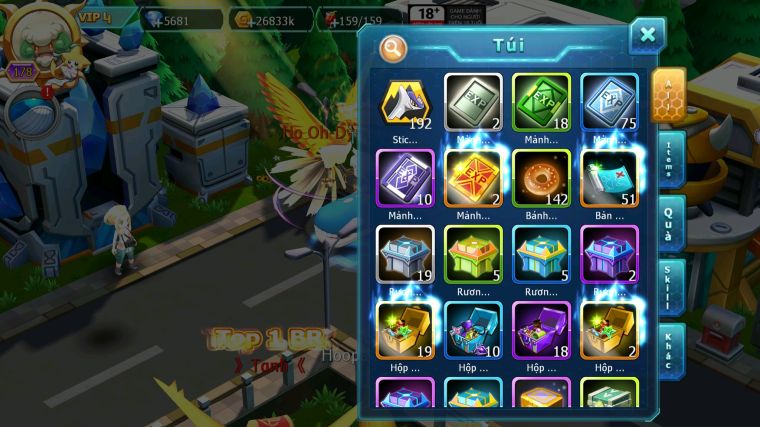Viewport: 760px width, 427px height.
Task: Select the Stic... item with 192 count
Action: (x=405, y=103)
